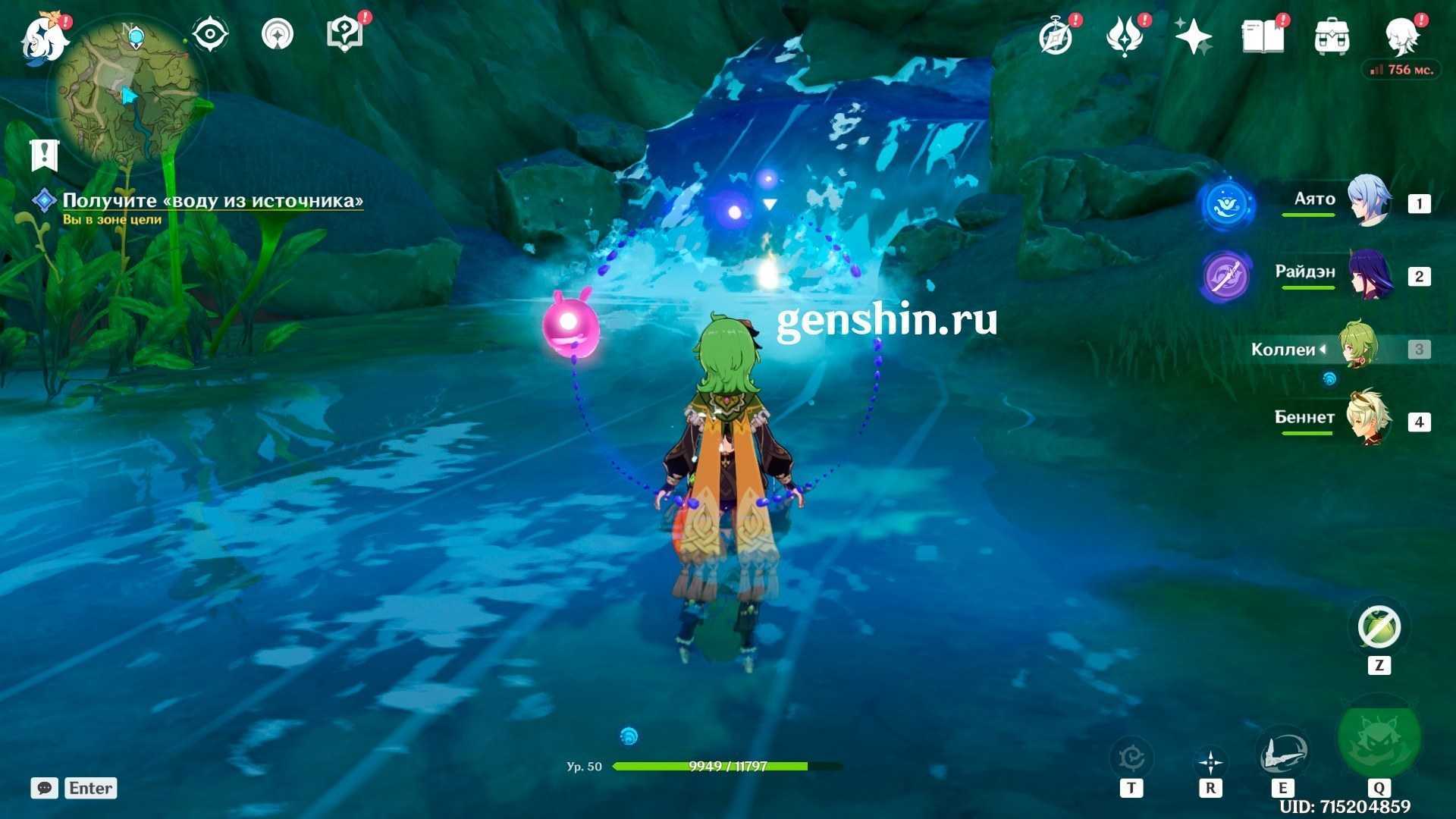Viewport: 1456px width, 819px height.
Task: Open the inventory backpack
Action: pyautogui.click(x=1332, y=36)
